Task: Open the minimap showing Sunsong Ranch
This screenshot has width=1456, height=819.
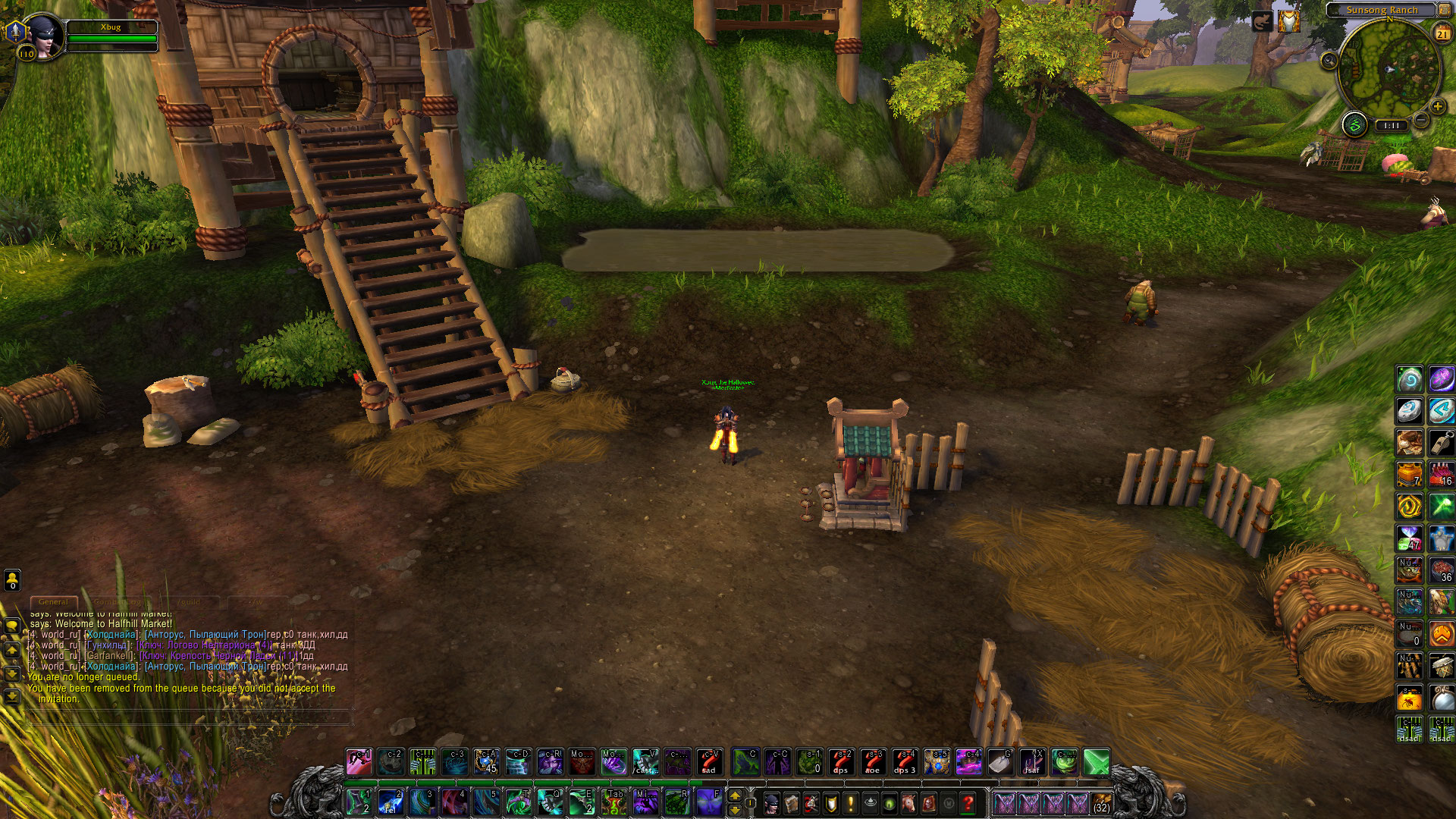Action: 1389,70
